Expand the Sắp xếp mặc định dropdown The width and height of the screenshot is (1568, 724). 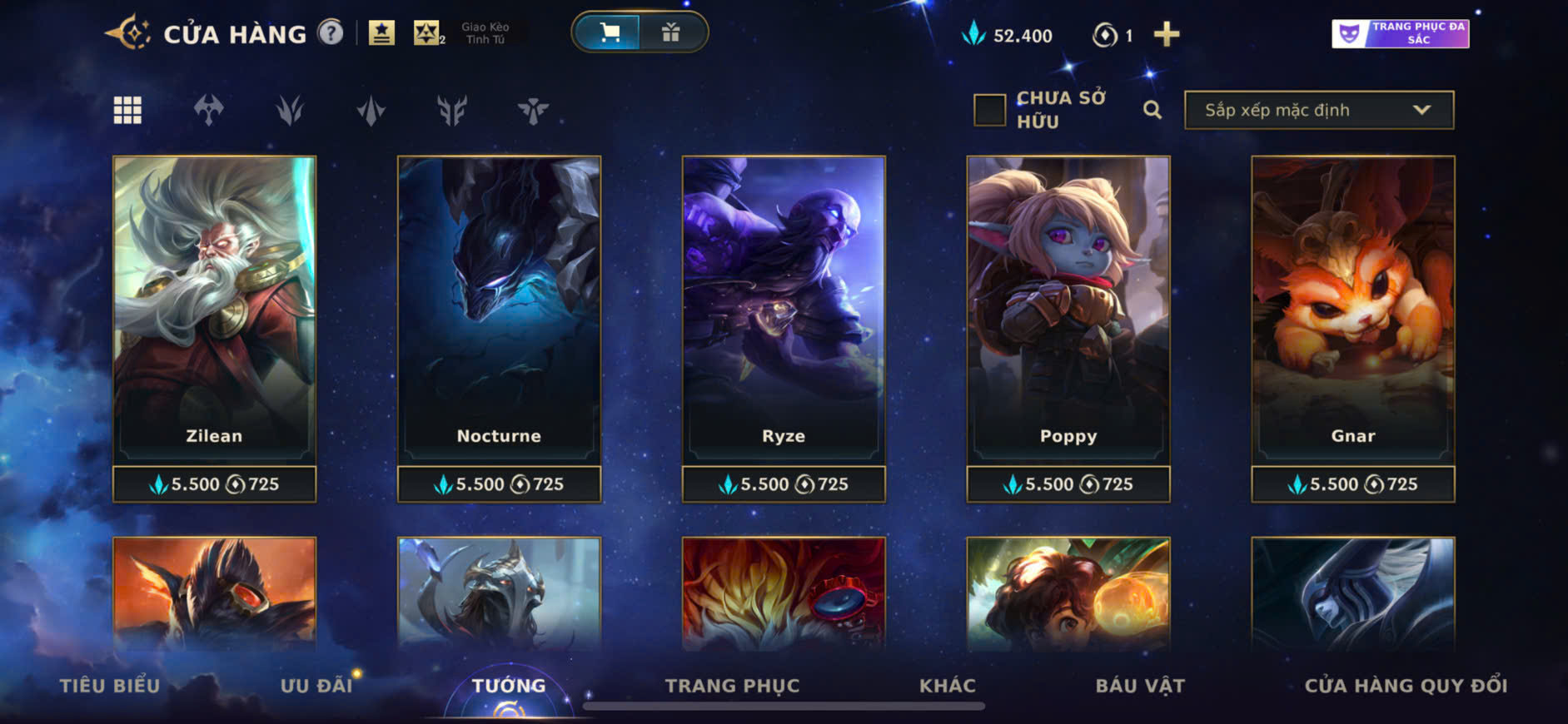pos(1318,110)
